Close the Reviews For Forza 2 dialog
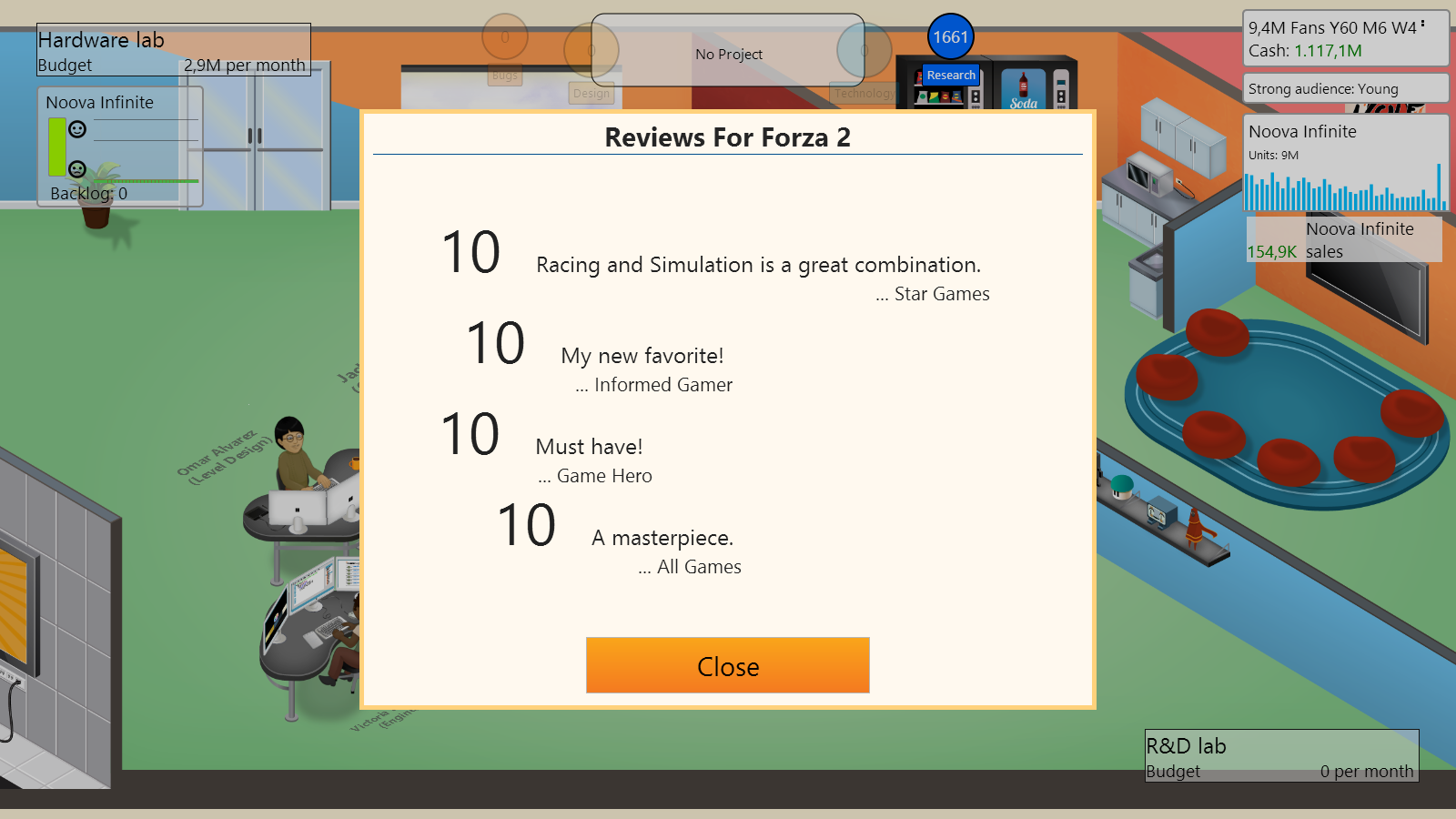The width and height of the screenshot is (1456, 819). pos(727,665)
